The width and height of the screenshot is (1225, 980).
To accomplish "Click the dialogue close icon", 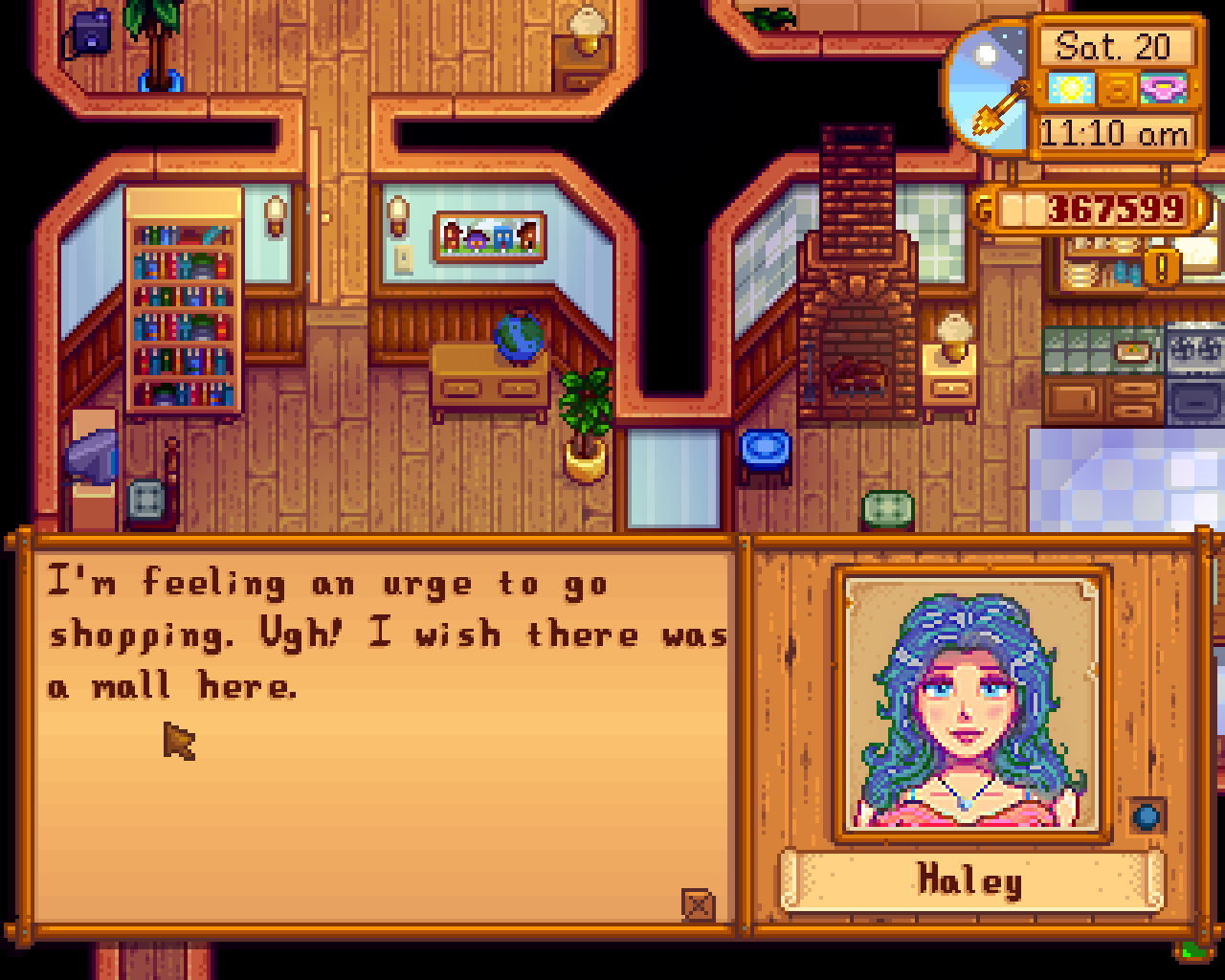I will (698, 904).
